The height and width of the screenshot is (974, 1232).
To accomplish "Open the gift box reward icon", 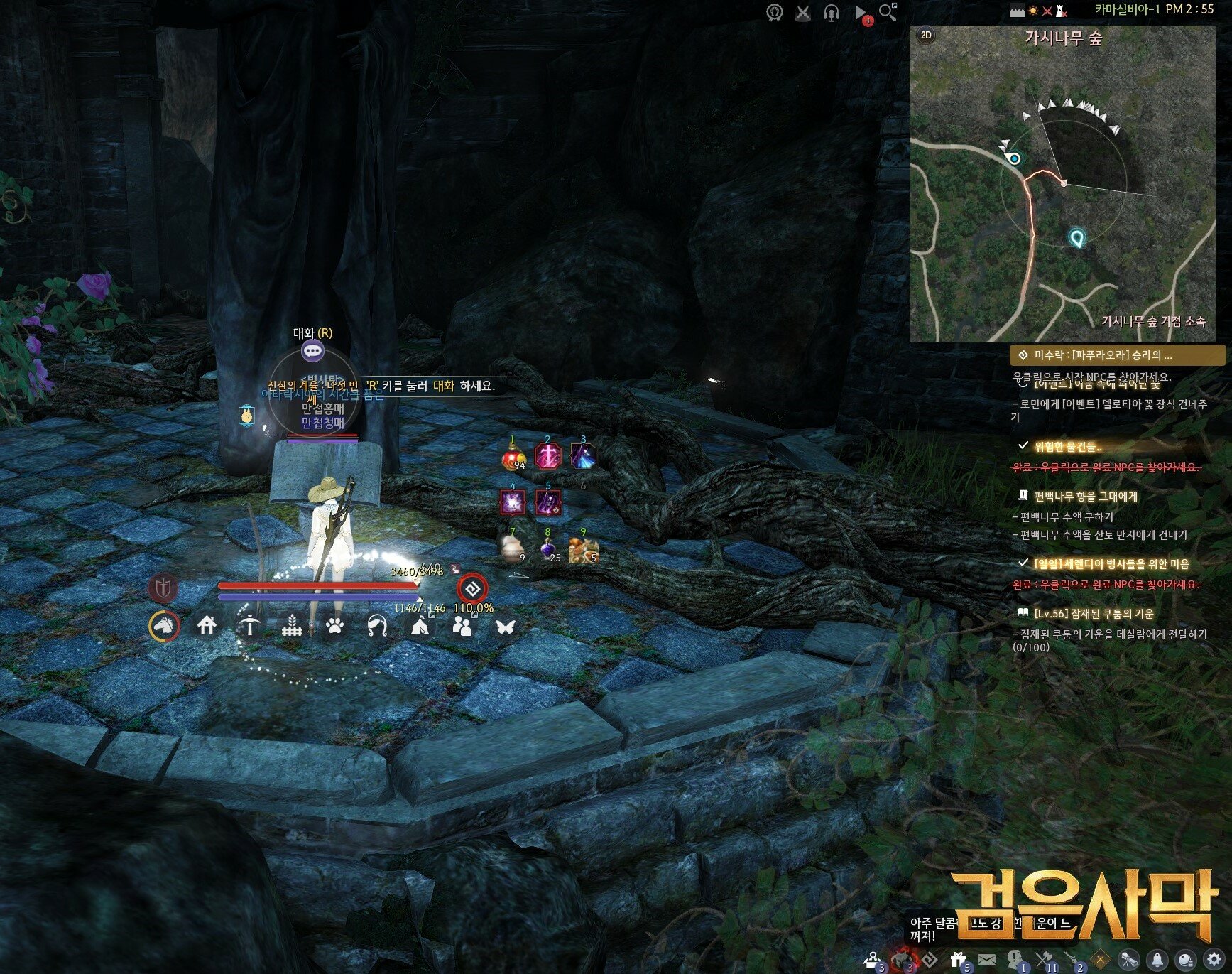I will pos(959,960).
